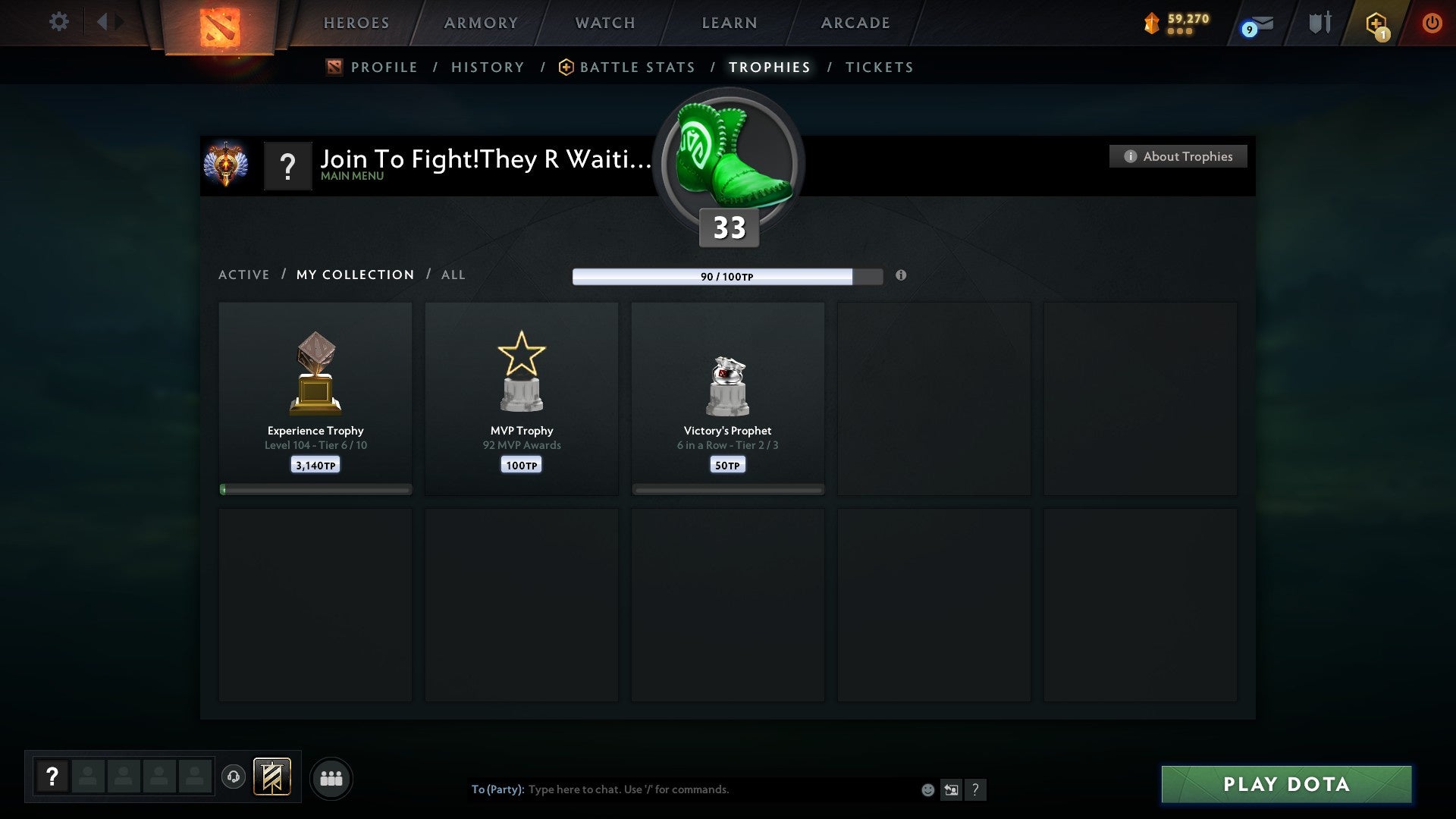The height and width of the screenshot is (819, 1456).
Task: Switch to the ACTIVE trophies filter
Action: pos(243,275)
